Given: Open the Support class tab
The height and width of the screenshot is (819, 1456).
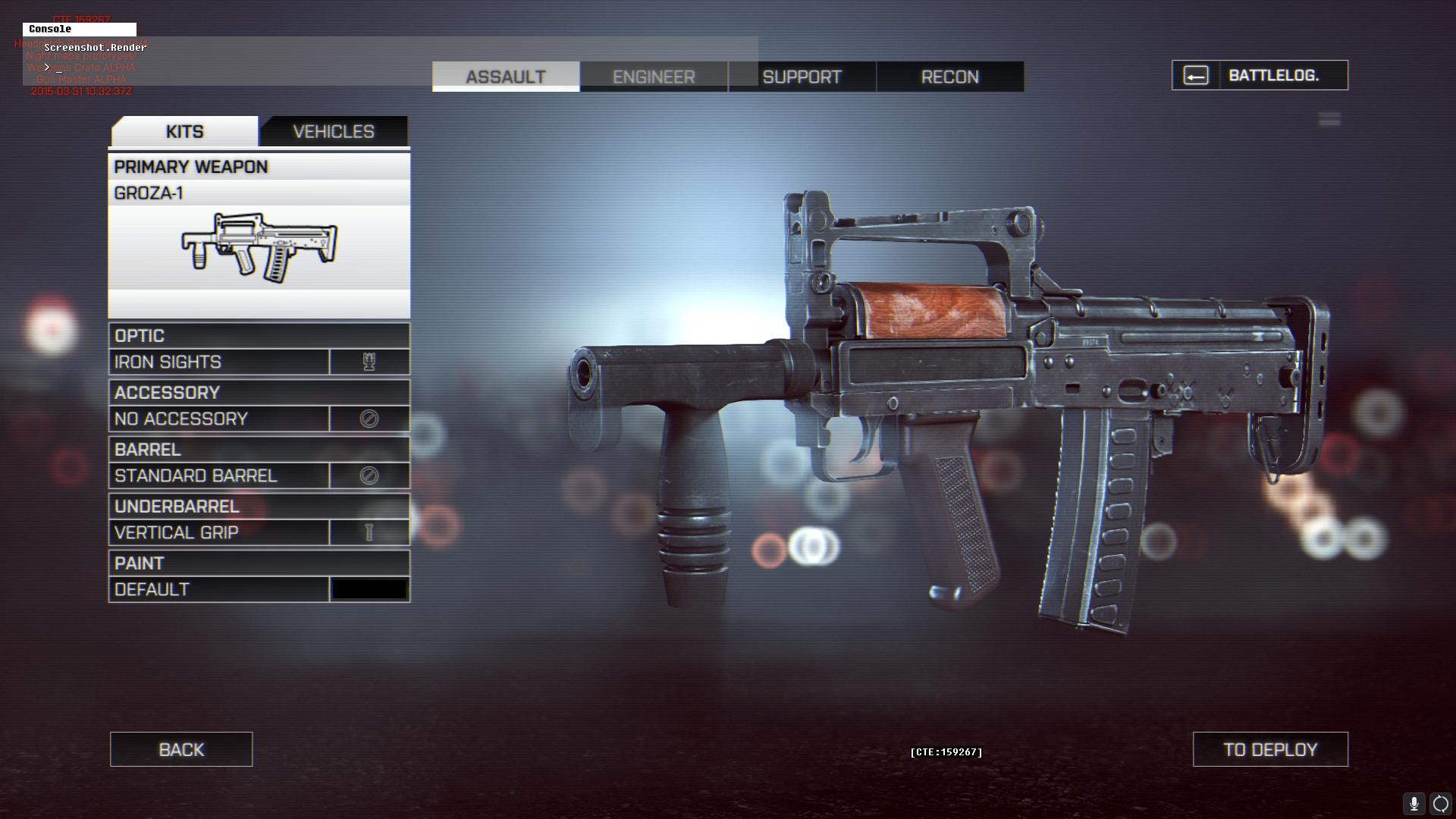Looking at the screenshot, I should tap(802, 77).
